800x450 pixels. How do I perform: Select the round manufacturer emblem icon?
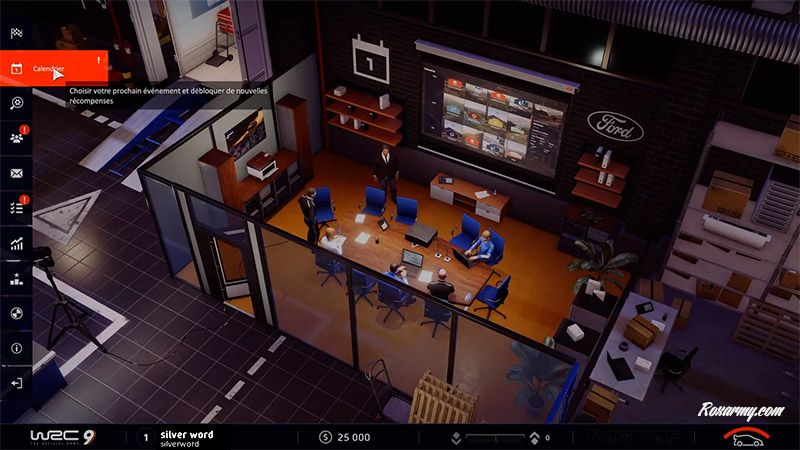click(16, 313)
